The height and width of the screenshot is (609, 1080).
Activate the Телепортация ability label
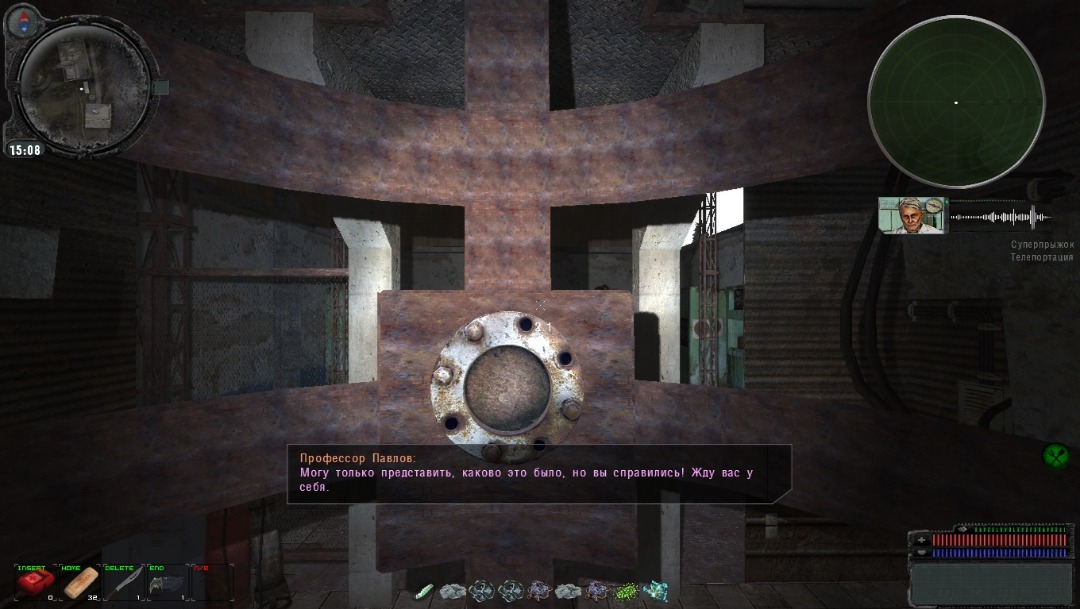[x=1041, y=257]
